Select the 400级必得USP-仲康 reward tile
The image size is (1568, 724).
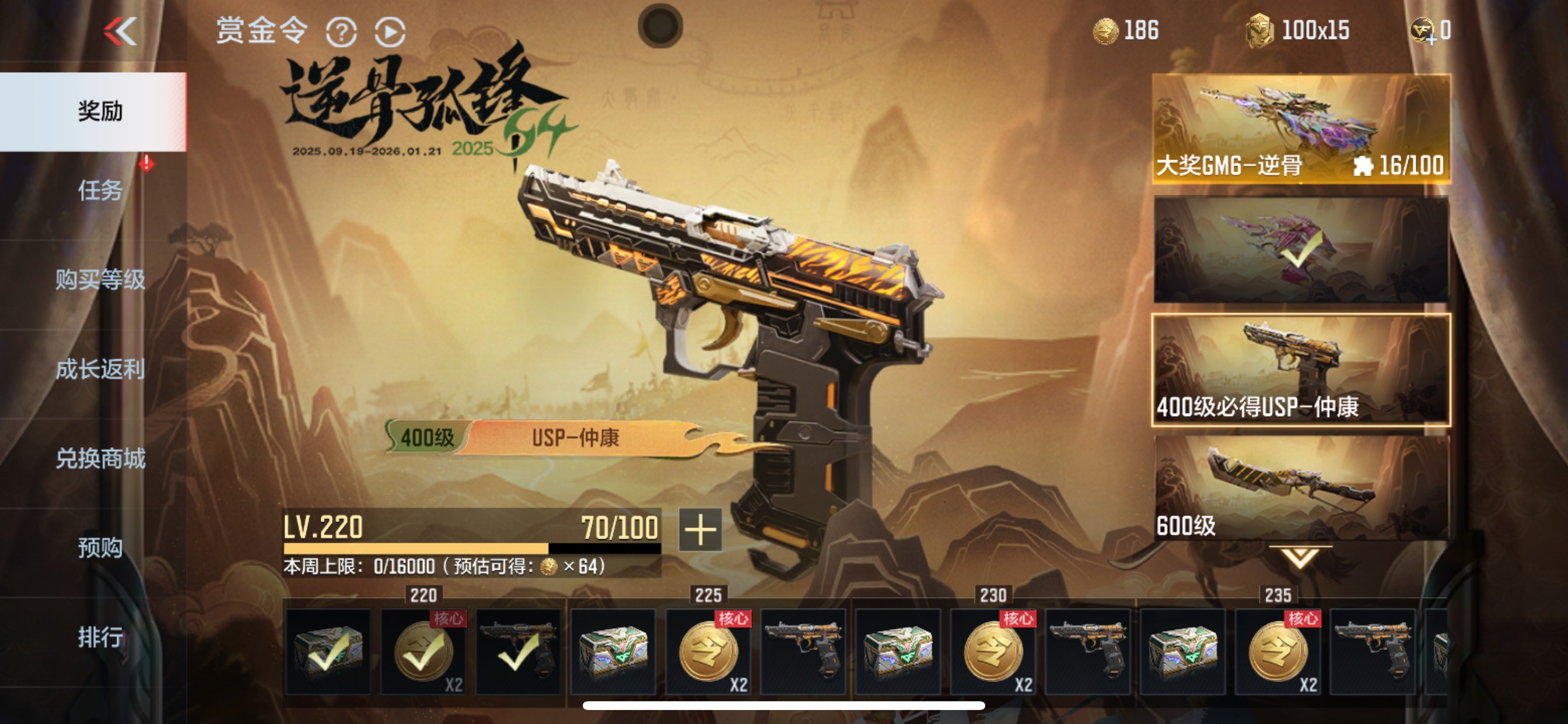[x=1301, y=370]
